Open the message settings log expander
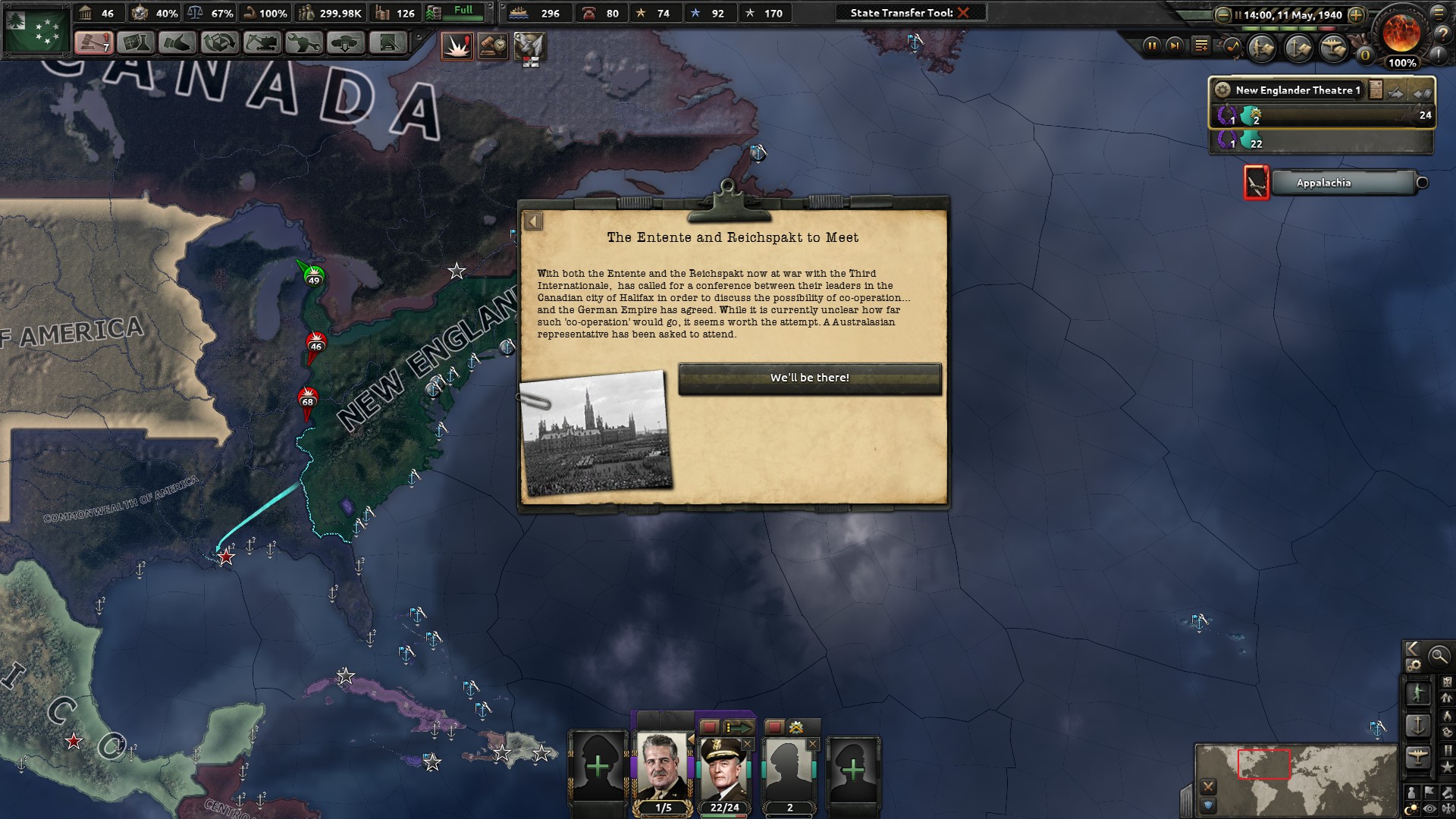Viewport: 1456px width, 819px height. [1201, 45]
